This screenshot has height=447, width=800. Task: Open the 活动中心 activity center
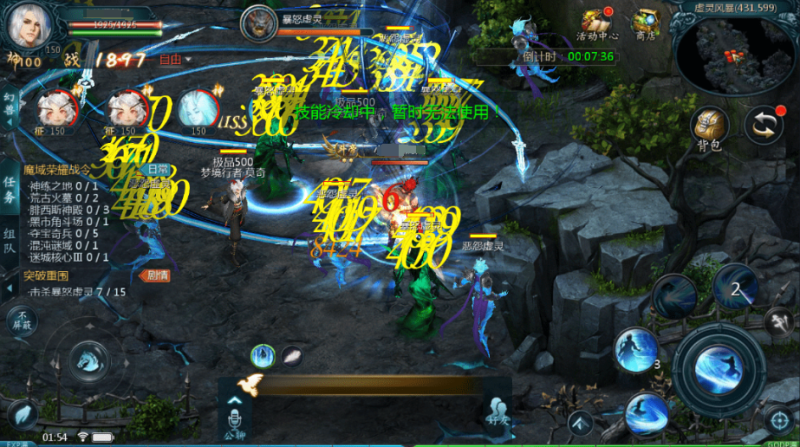point(596,23)
